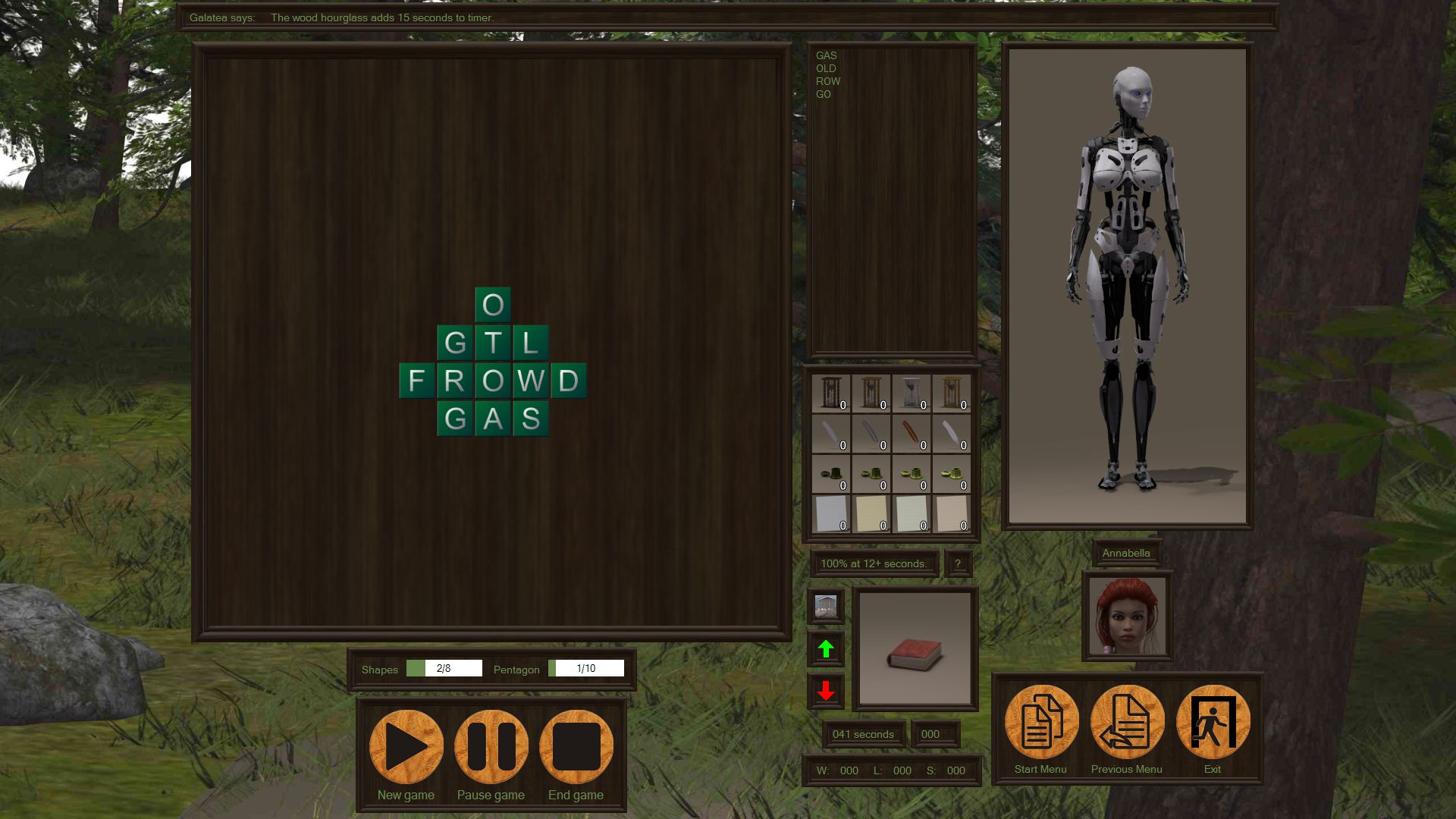Select the letter D tile
1456x819 pixels.
[x=569, y=381]
